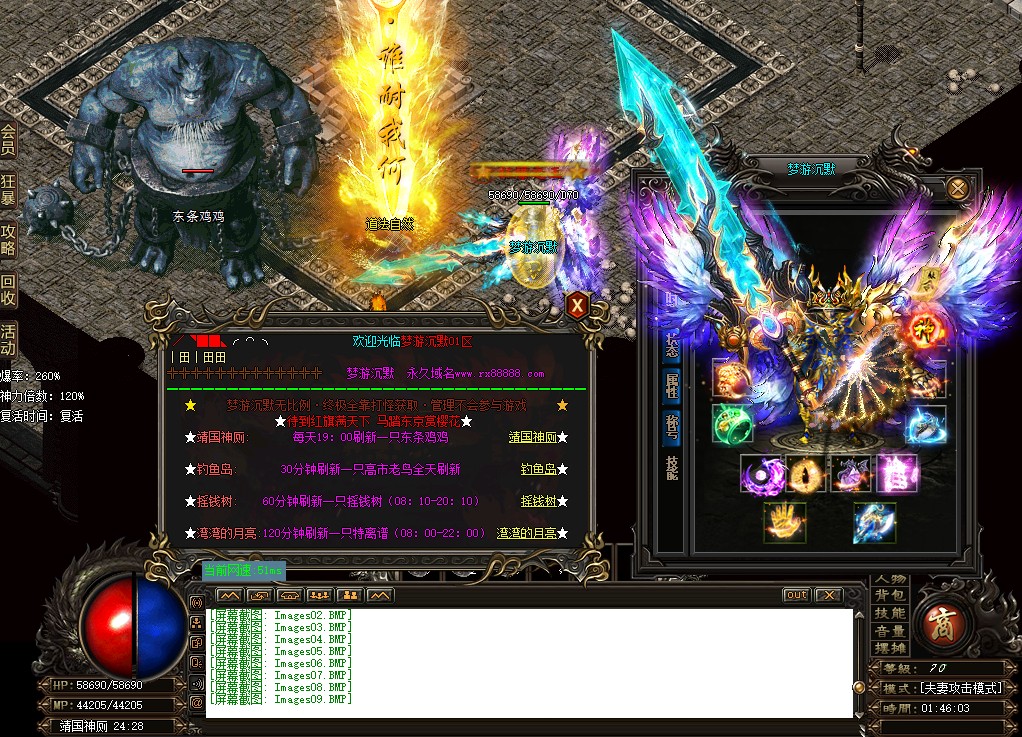Click the out button on chat bar
This screenshot has height=737, width=1022.
(796, 595)
